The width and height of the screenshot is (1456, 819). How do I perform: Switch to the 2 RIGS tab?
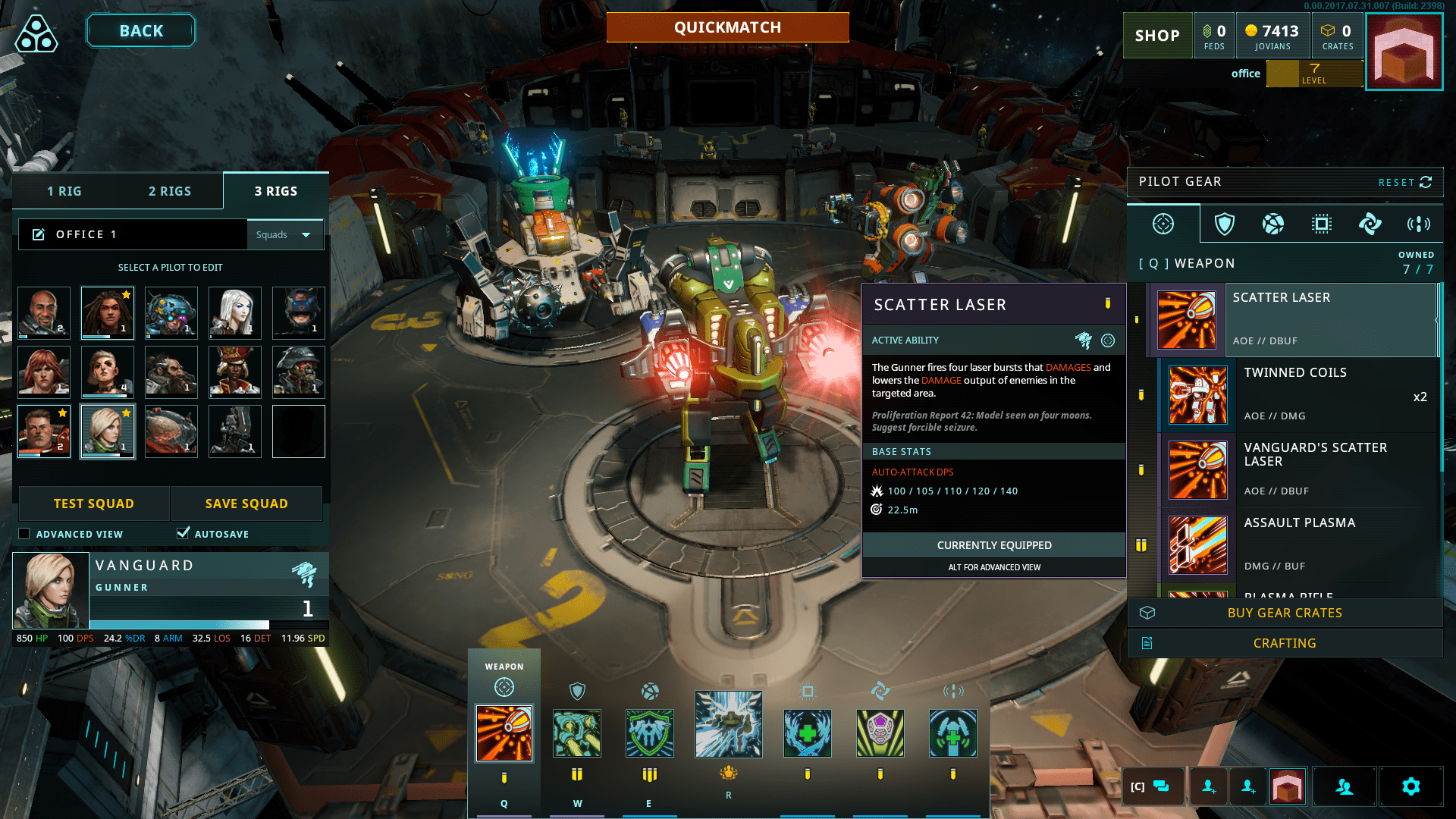tap(170, 191)
